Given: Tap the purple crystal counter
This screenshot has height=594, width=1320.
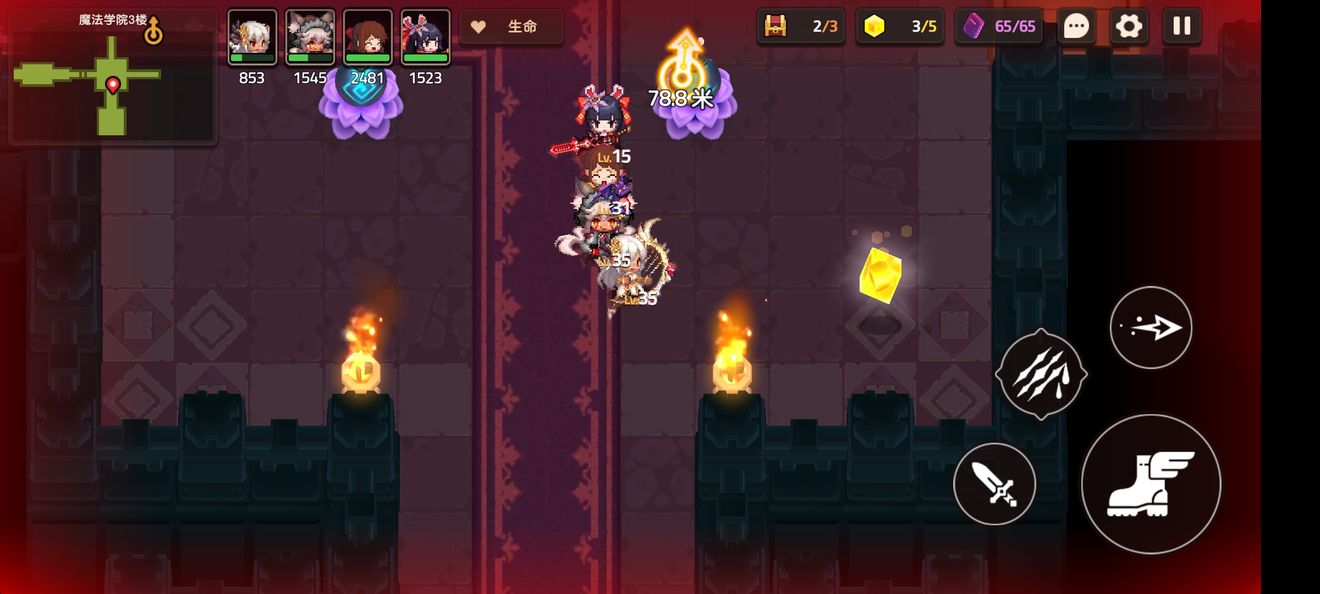Looking at the screenshot, I should [x=999, y=26].
